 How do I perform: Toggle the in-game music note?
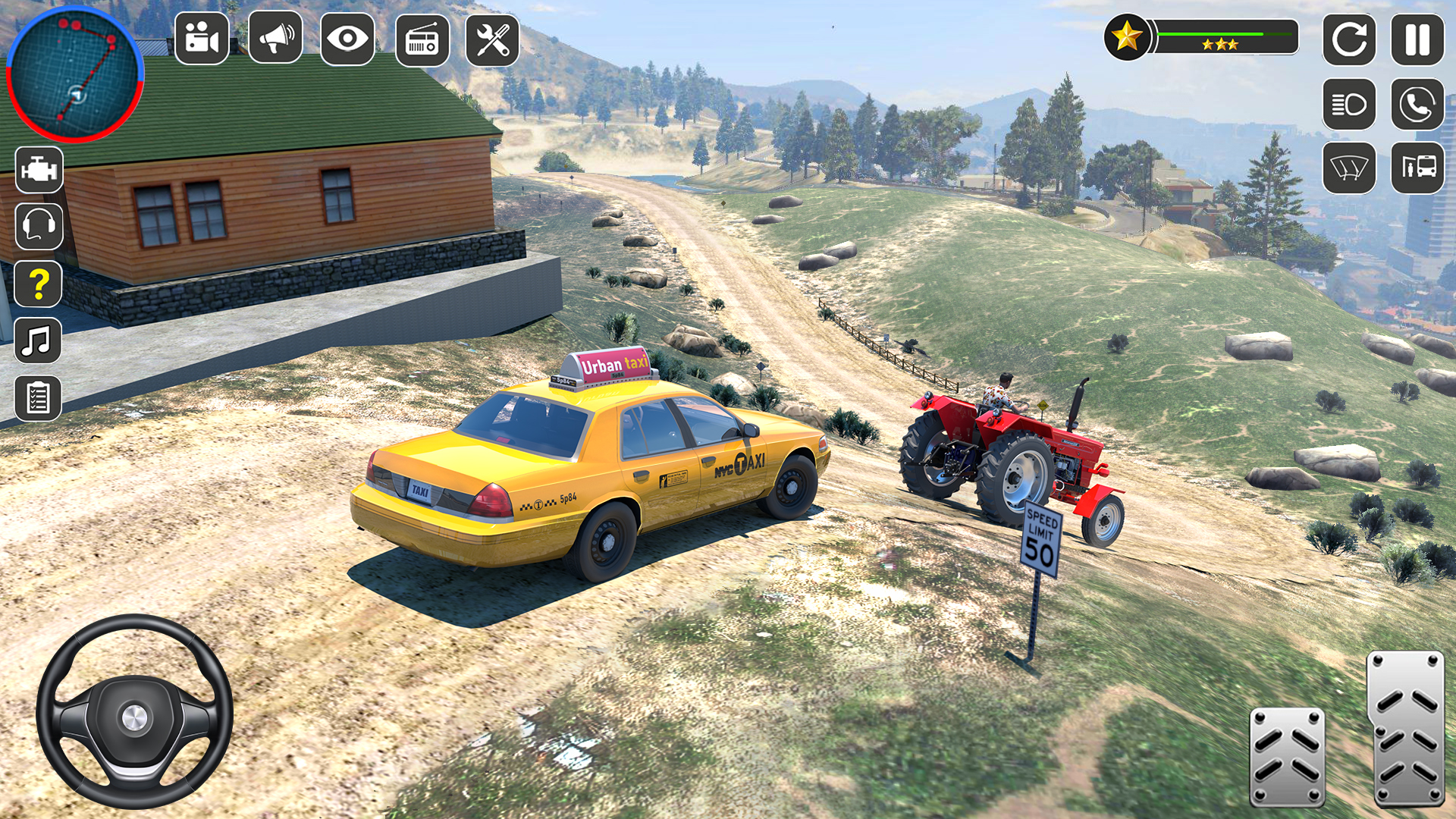37,339
